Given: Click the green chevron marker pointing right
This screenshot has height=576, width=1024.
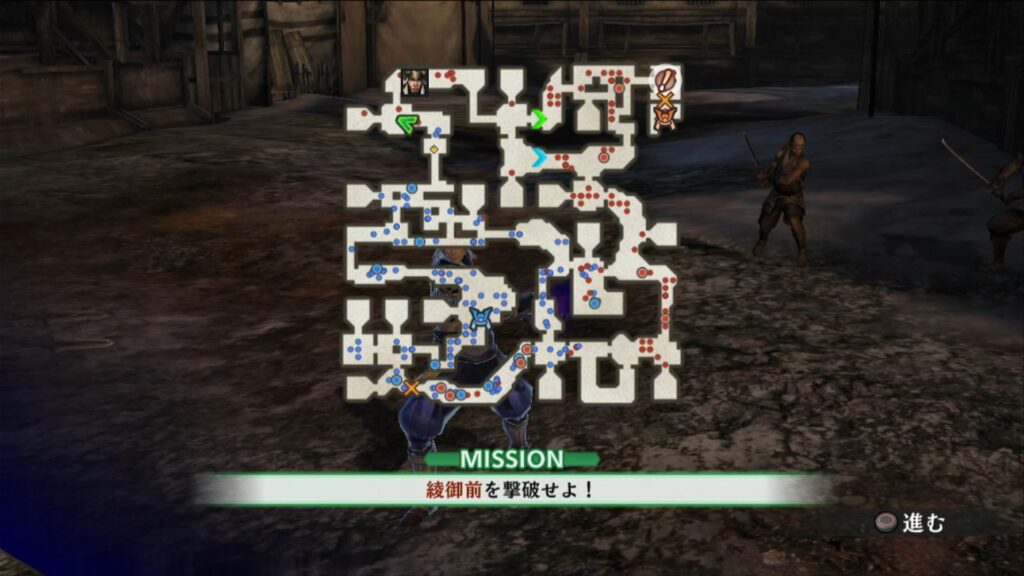Looking at the screenshot, I should pyautogui.click(x=539, y=120).
